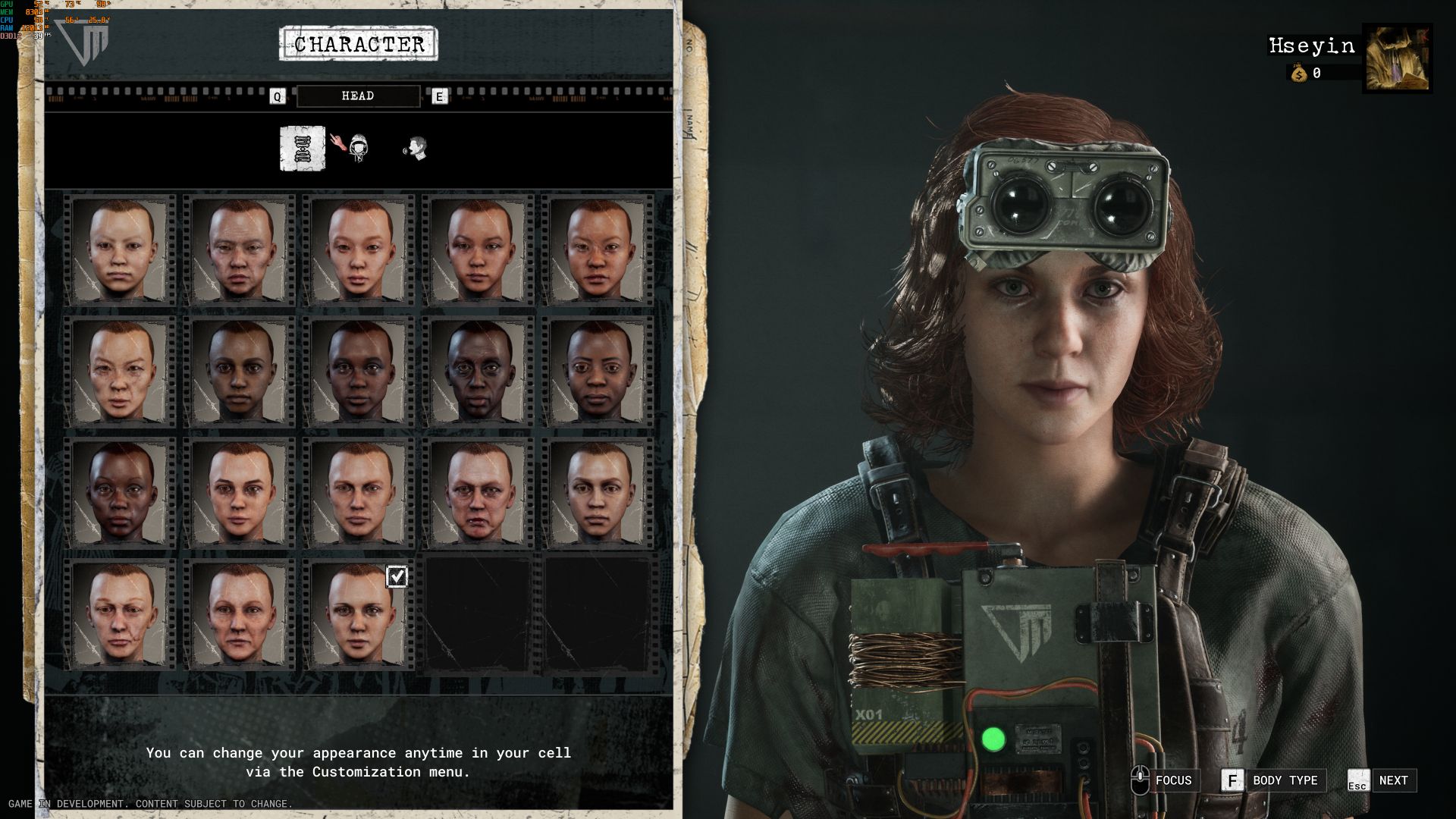Click the NEXT button
The width and height of the screenshot is (1456, 819).
1394,780
